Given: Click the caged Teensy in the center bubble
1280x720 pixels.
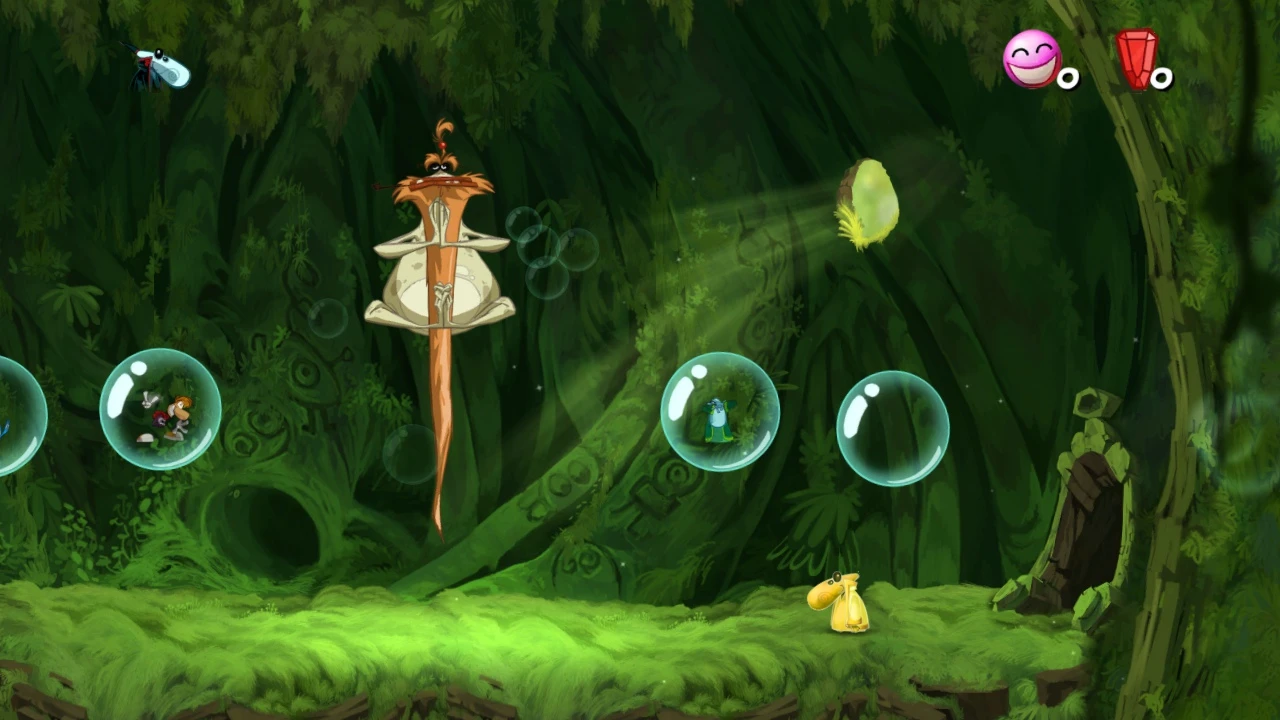Looking at the screenshot, I should 715,420.
